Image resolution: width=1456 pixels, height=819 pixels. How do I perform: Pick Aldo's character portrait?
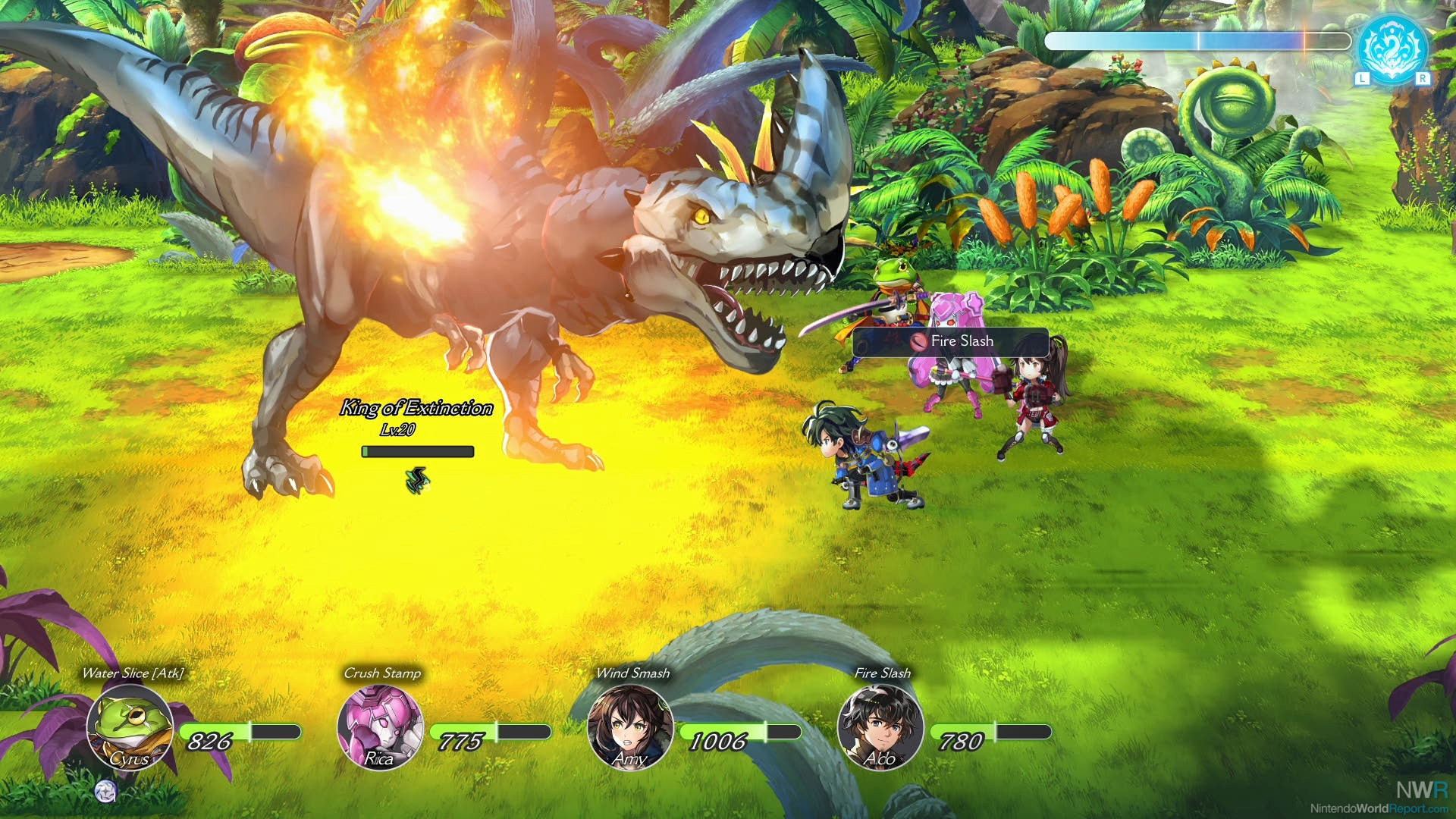click(880, 726)
